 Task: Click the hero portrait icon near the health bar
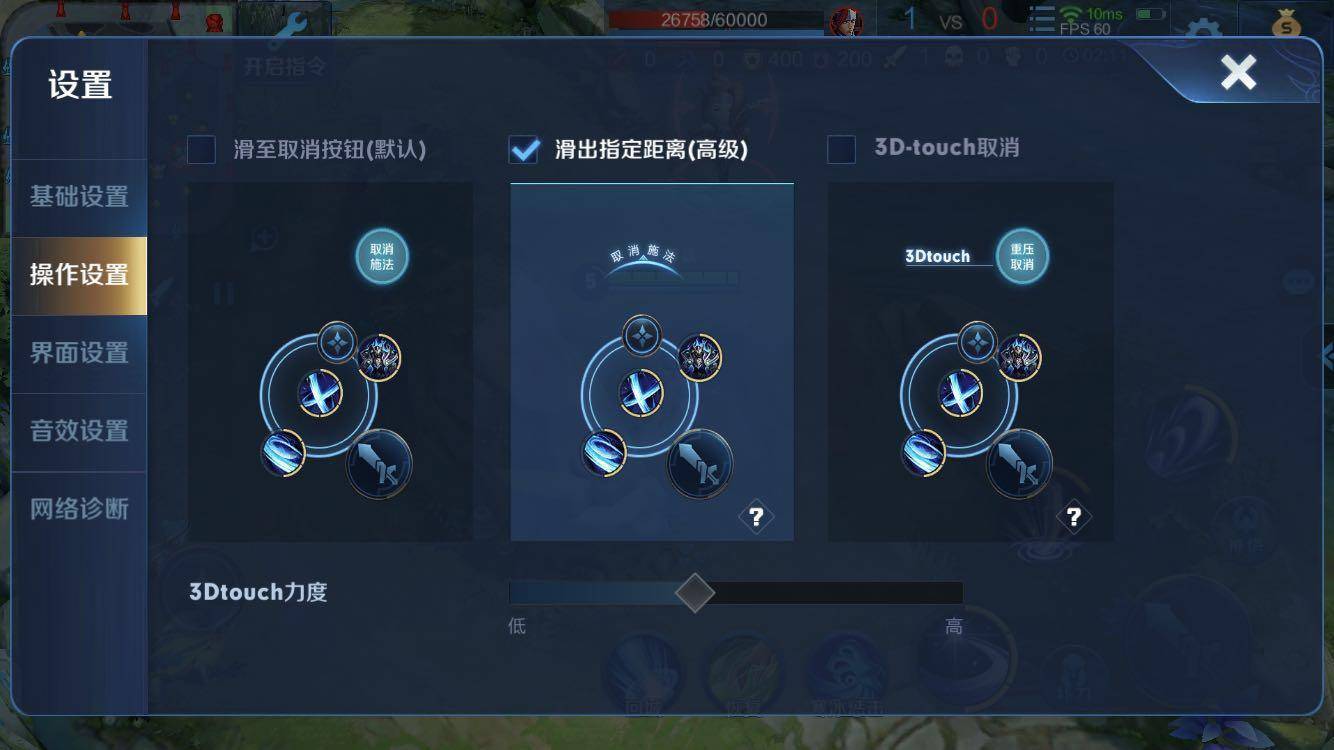[847, 20]
